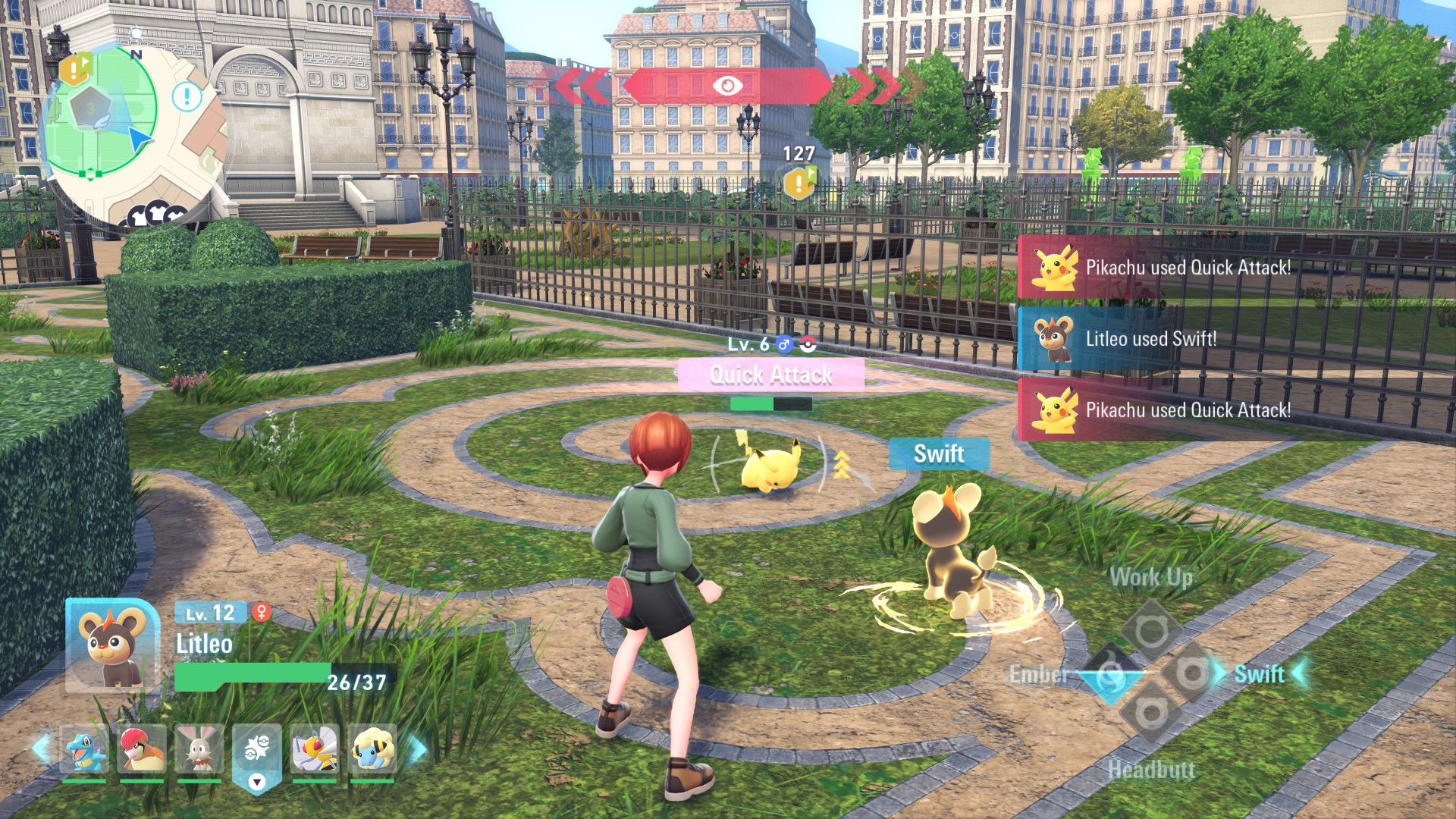Click the blue exclamation marker on the minimap

186,97
